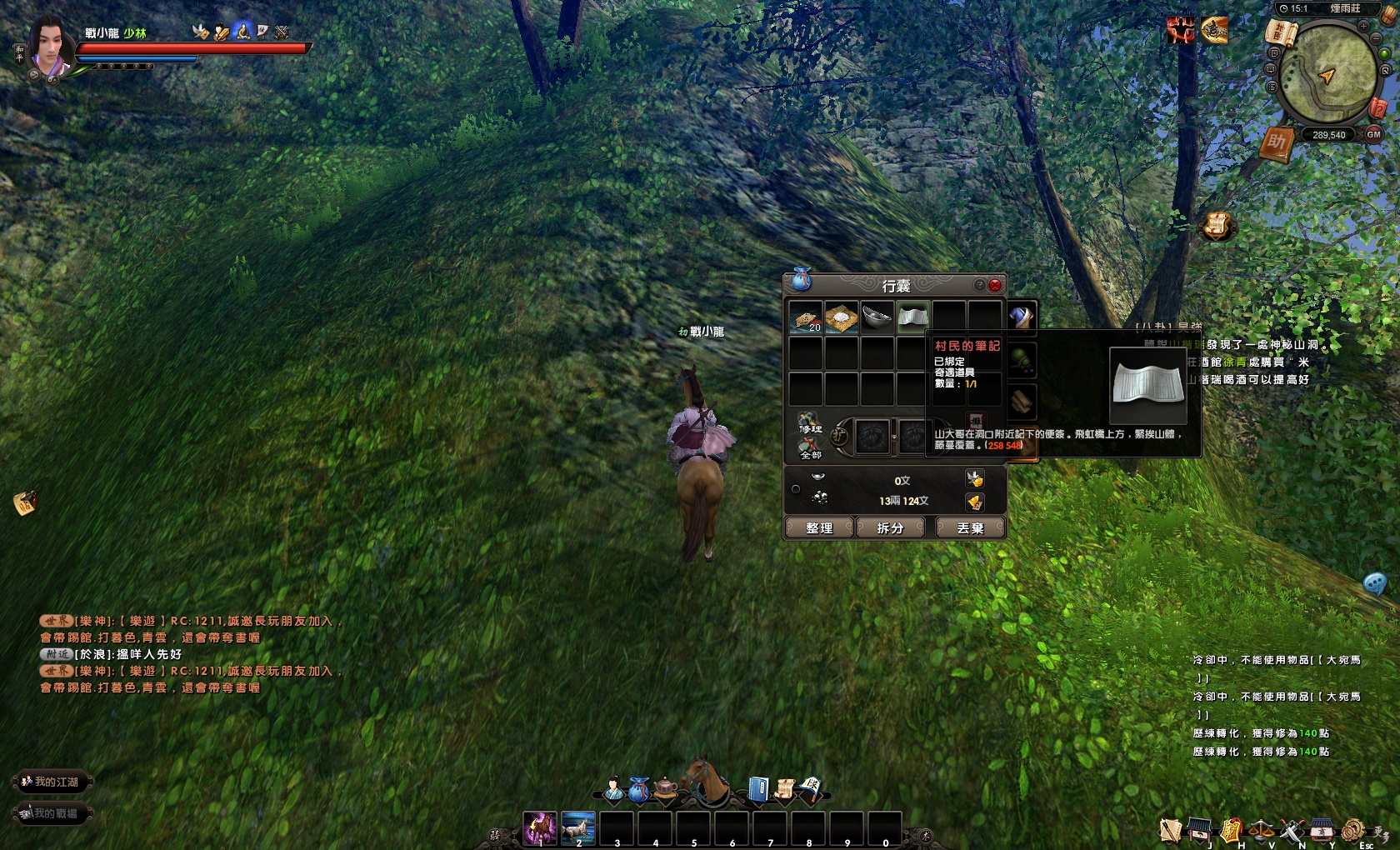Viewport: 1400px width, 850px height.
Task: Open the 我的戰場 battlefield panel
Action: click(x=52, y=813)
